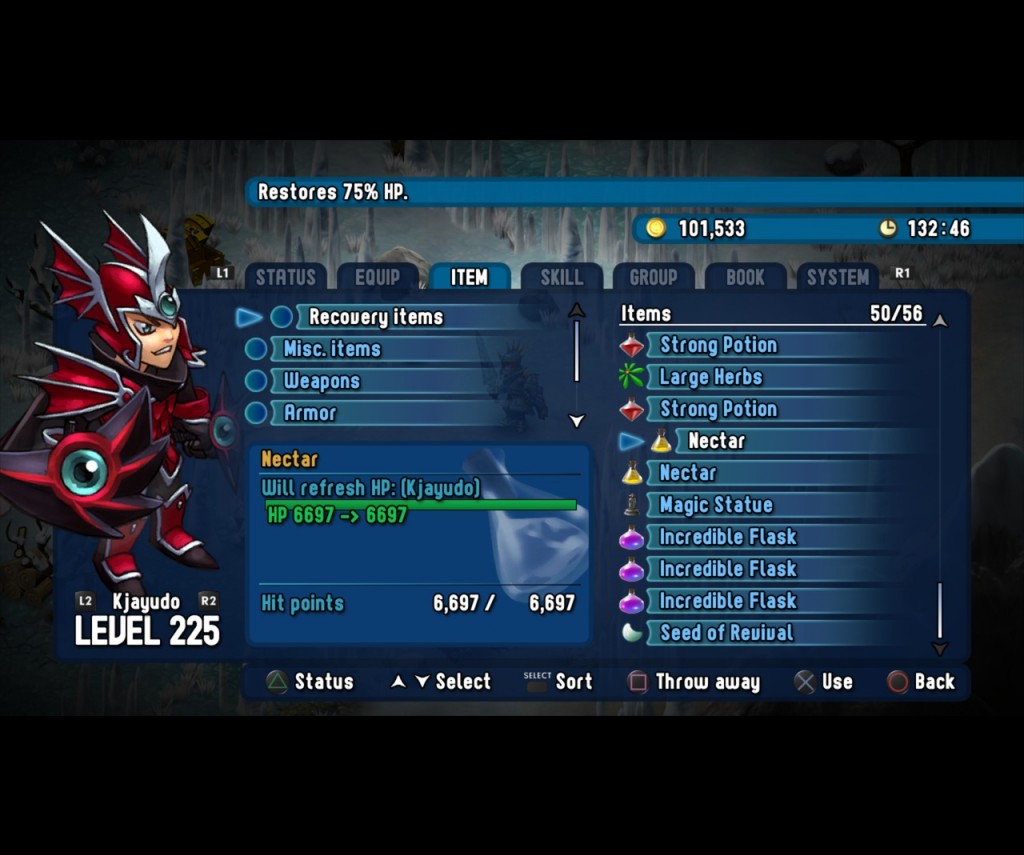Show the BOOK tab
1024x855 pixels.
(745, 278)
